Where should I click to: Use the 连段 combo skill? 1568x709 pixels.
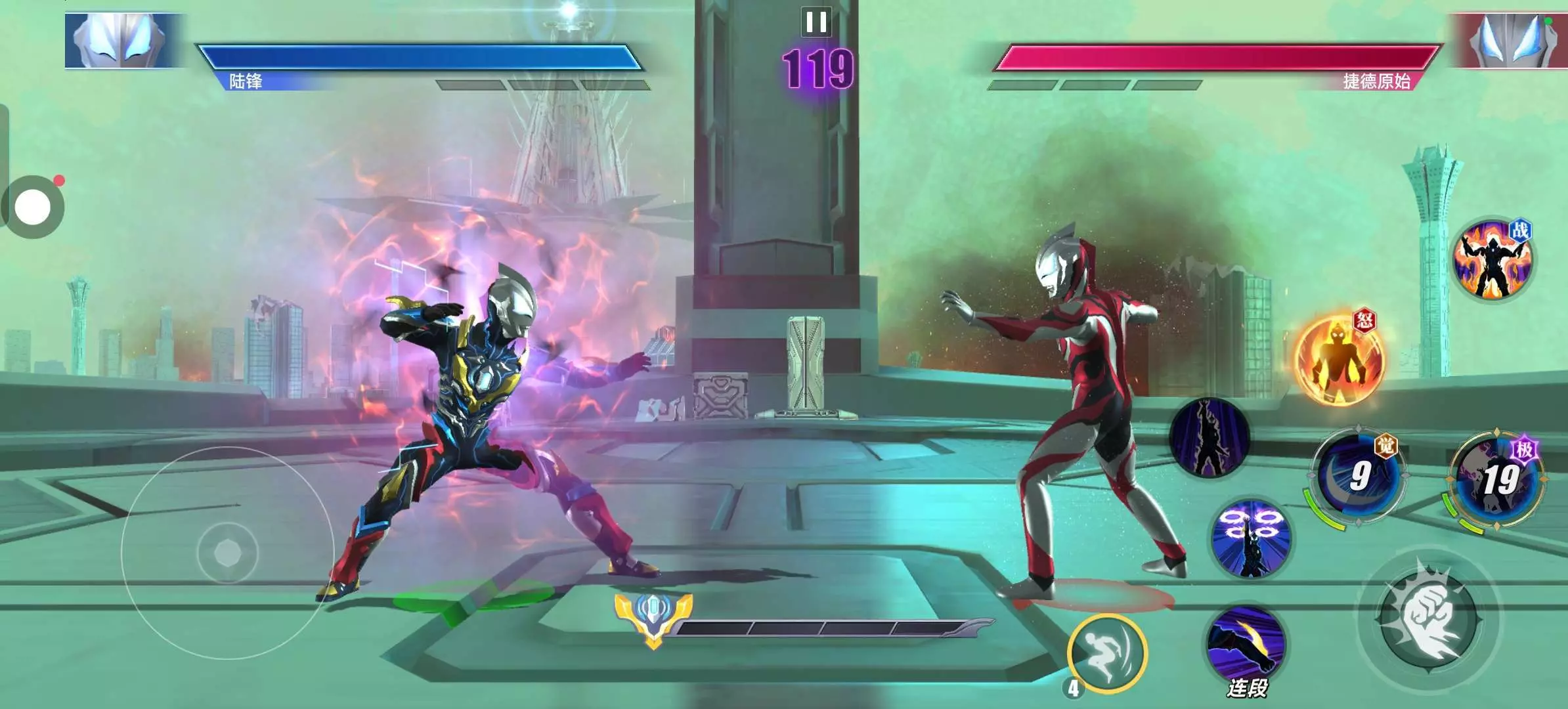(1246, 645)
